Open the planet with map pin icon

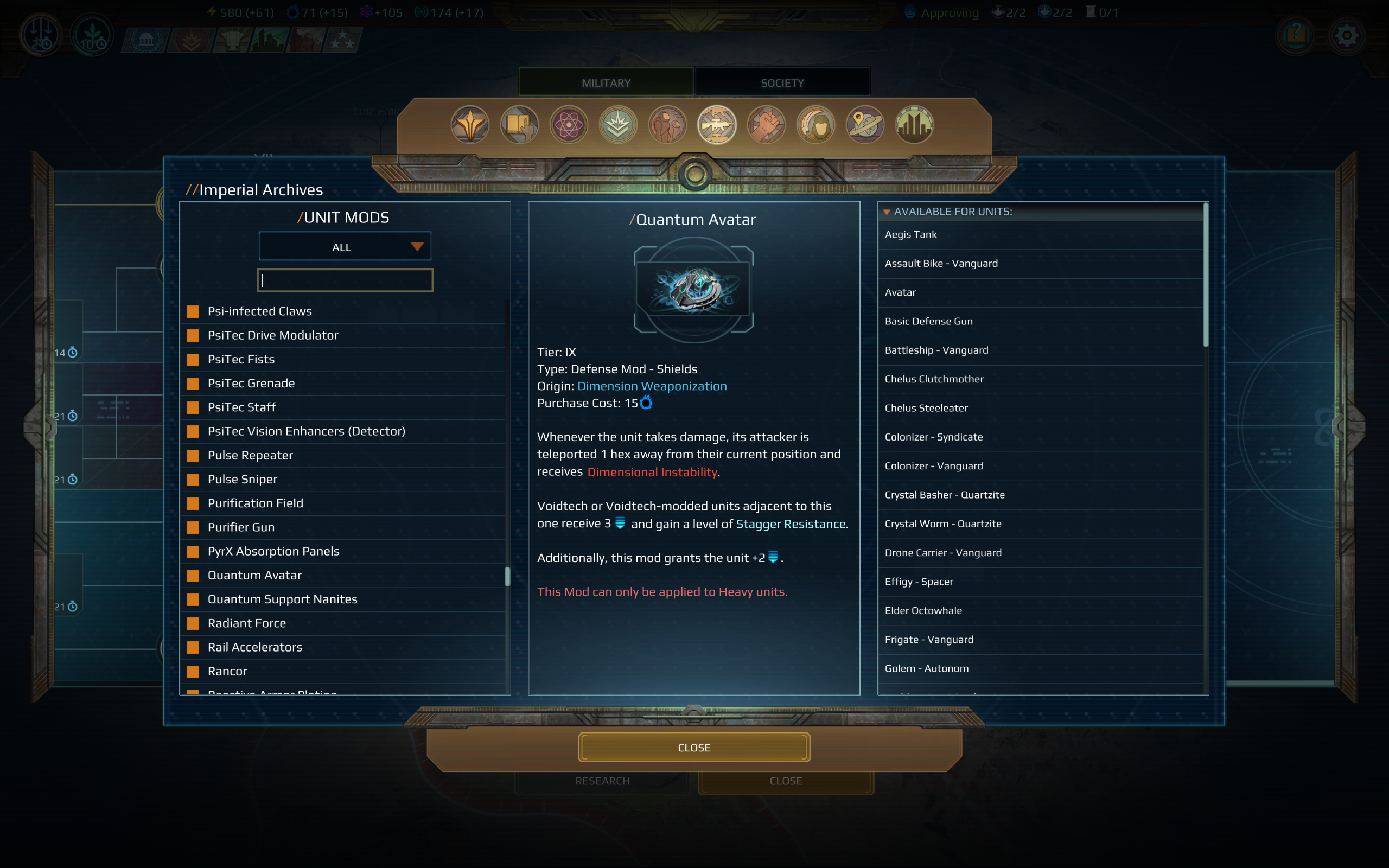pos(865,125)
